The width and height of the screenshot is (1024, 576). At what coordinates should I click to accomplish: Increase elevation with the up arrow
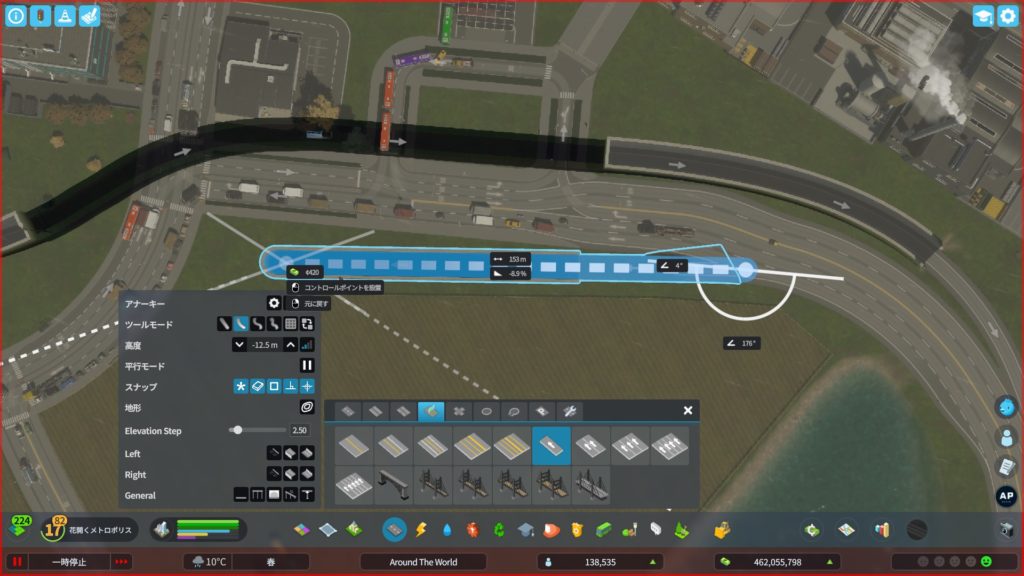click(x=290, y=344)
